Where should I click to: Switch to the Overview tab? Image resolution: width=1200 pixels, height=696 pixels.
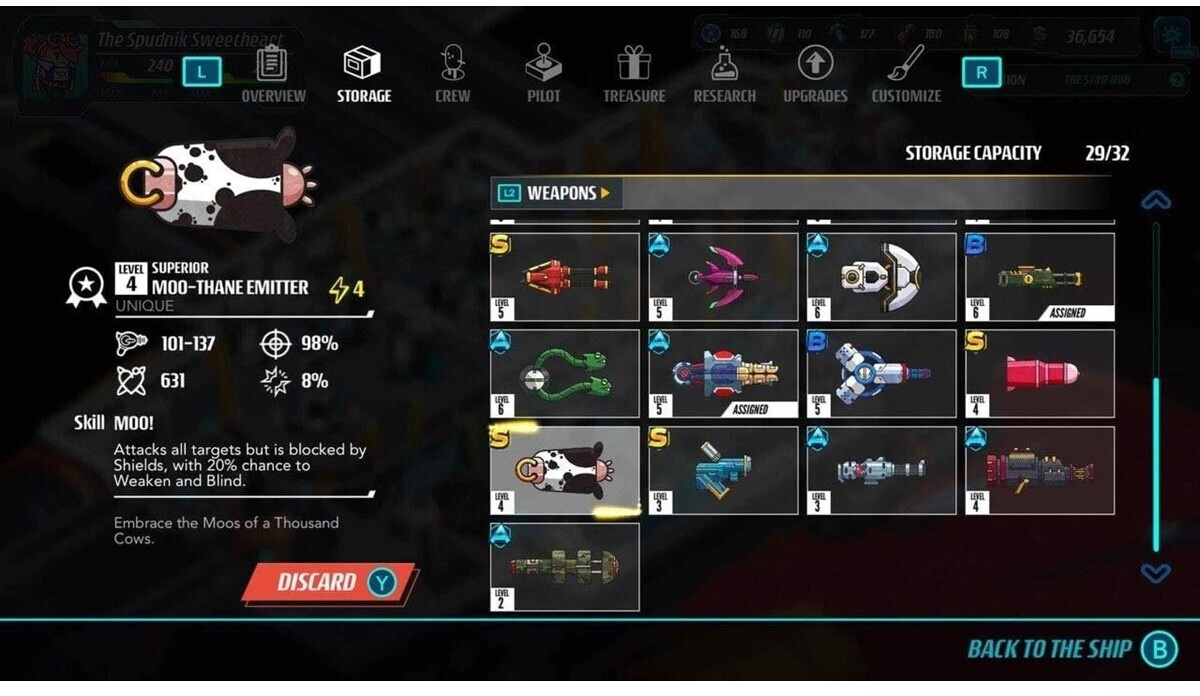[272, 75]
